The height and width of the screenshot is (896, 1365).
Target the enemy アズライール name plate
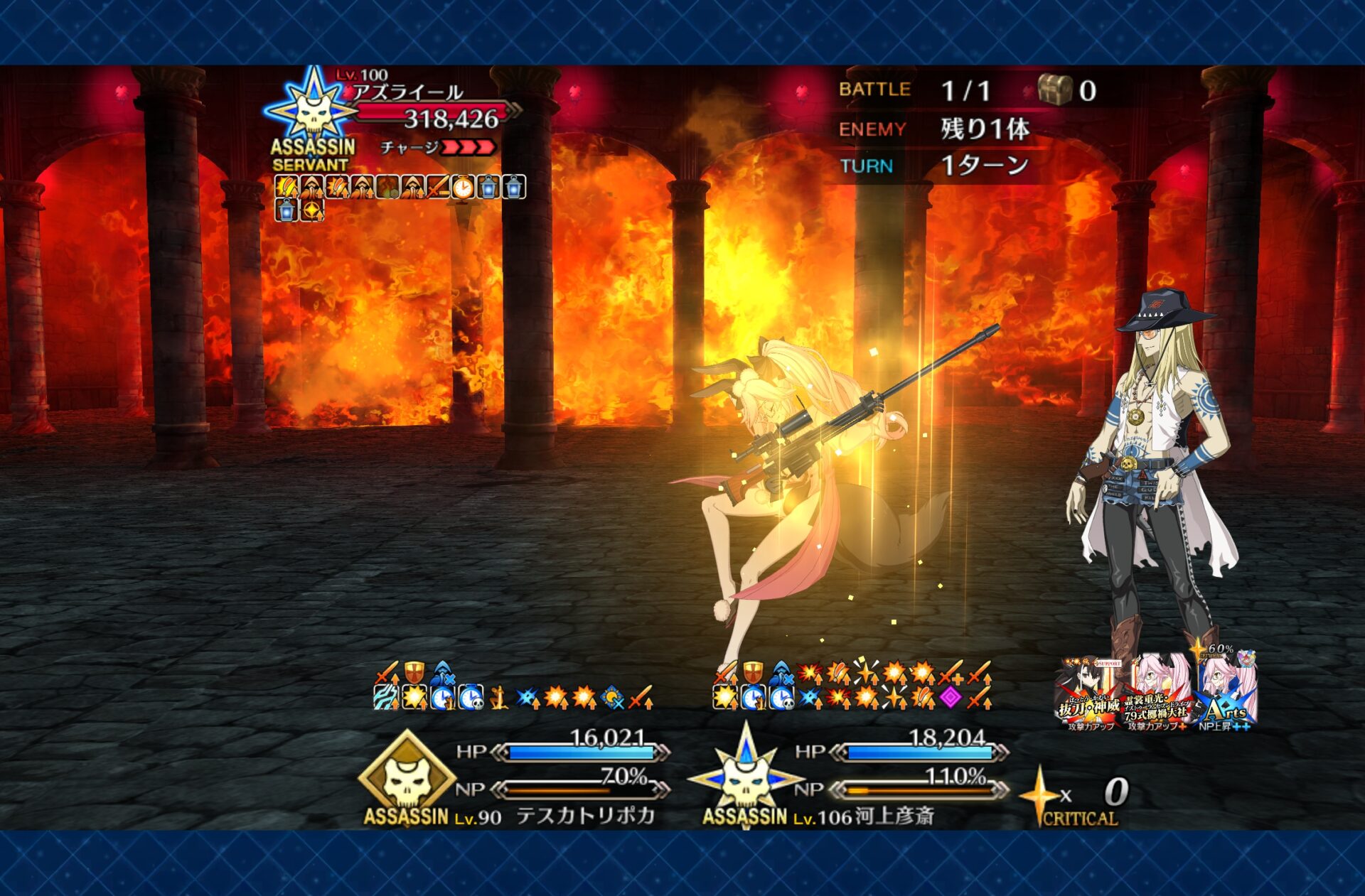click(408, 92)
